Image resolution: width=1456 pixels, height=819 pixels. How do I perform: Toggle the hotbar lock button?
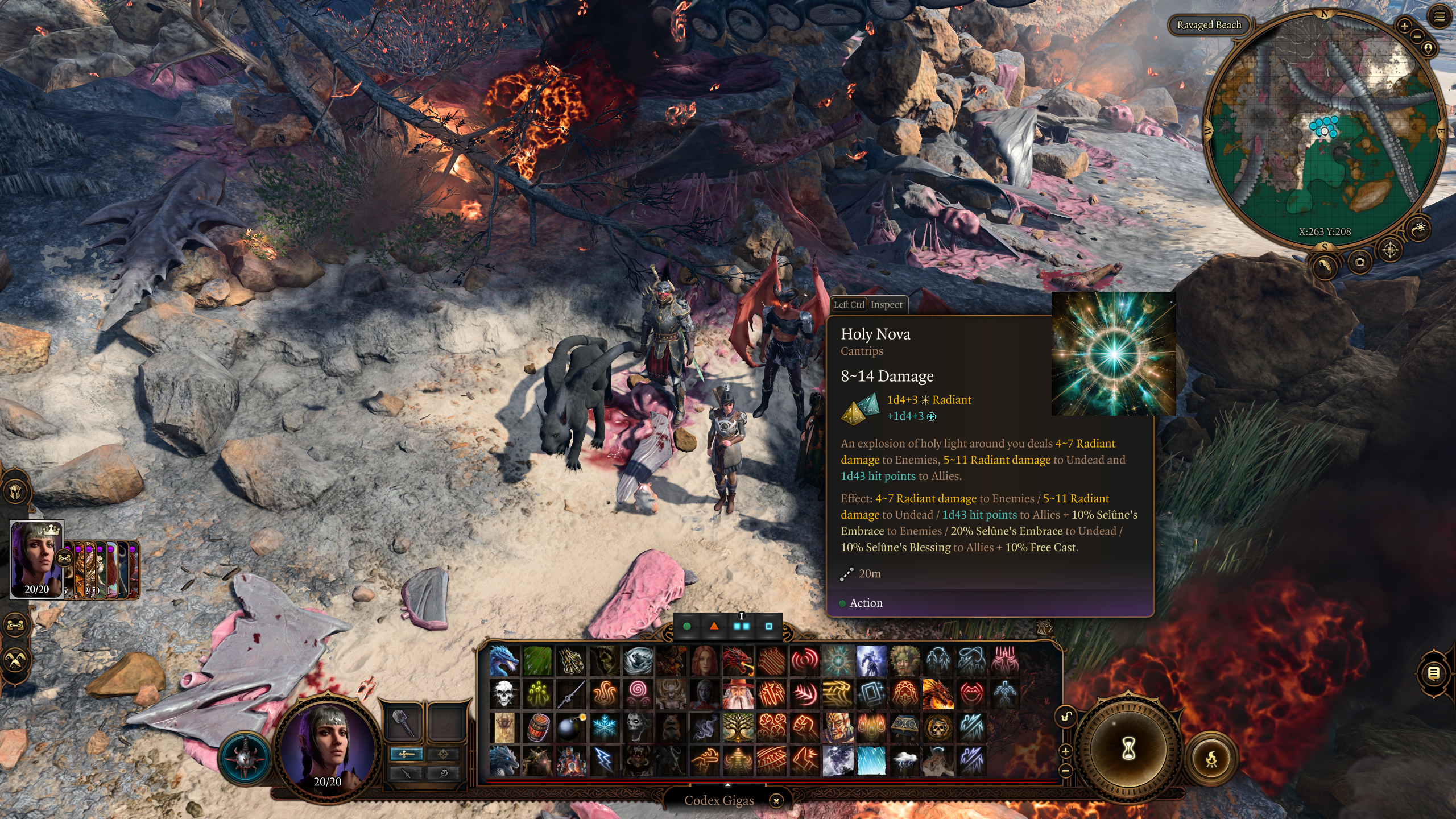pyautogui.click(x=1065, y=717)
